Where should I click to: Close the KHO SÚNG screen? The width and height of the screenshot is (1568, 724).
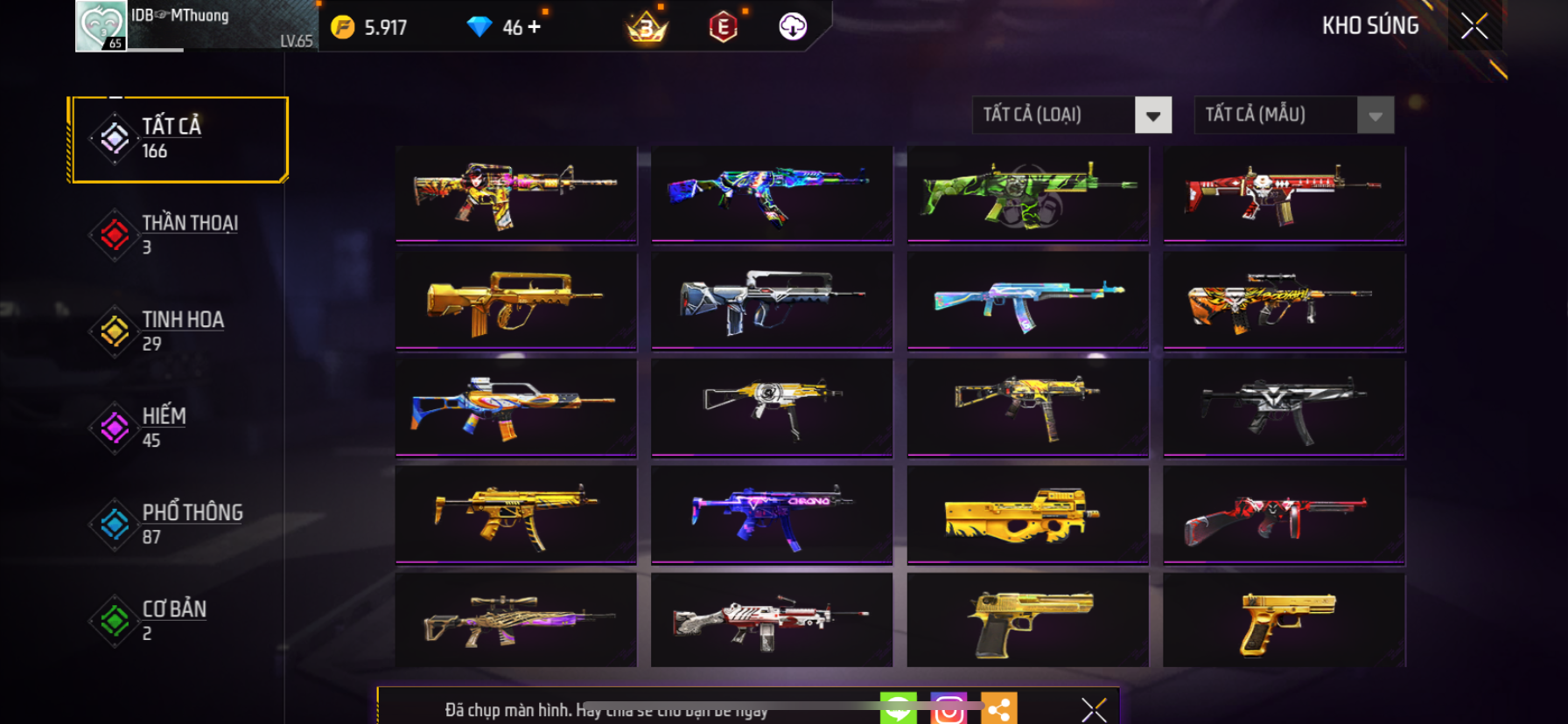pyautogui.click(x=1474, y=26)
